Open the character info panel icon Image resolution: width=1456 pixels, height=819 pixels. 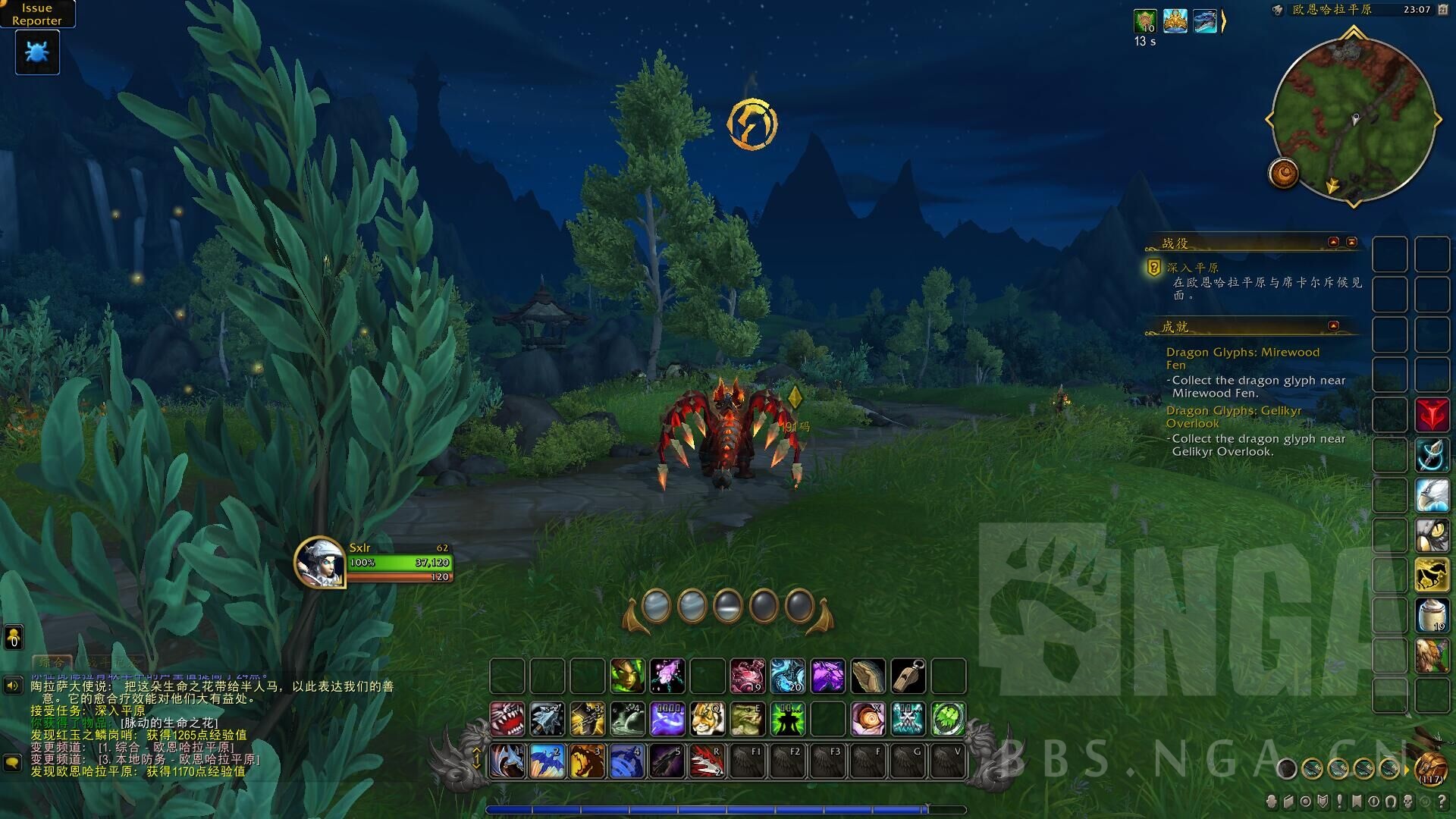(1270, 800)
